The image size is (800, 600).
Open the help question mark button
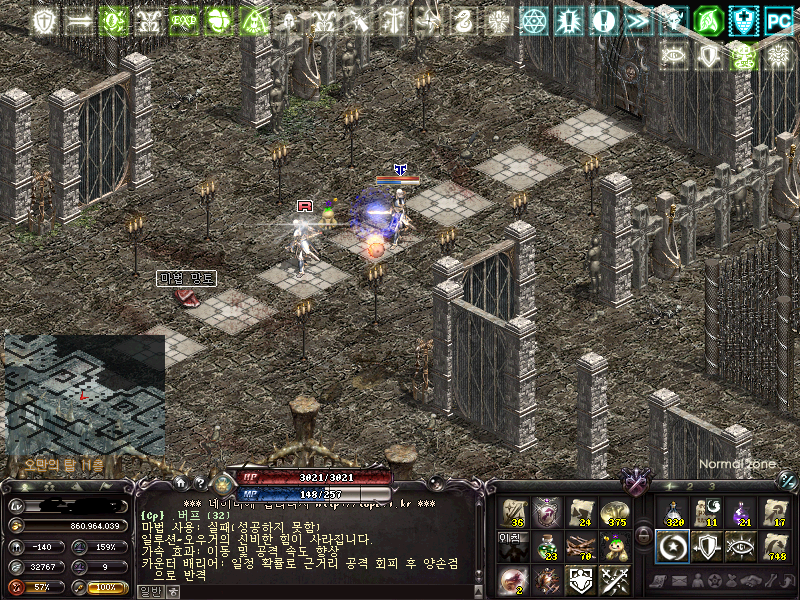[x=199, y=482]
